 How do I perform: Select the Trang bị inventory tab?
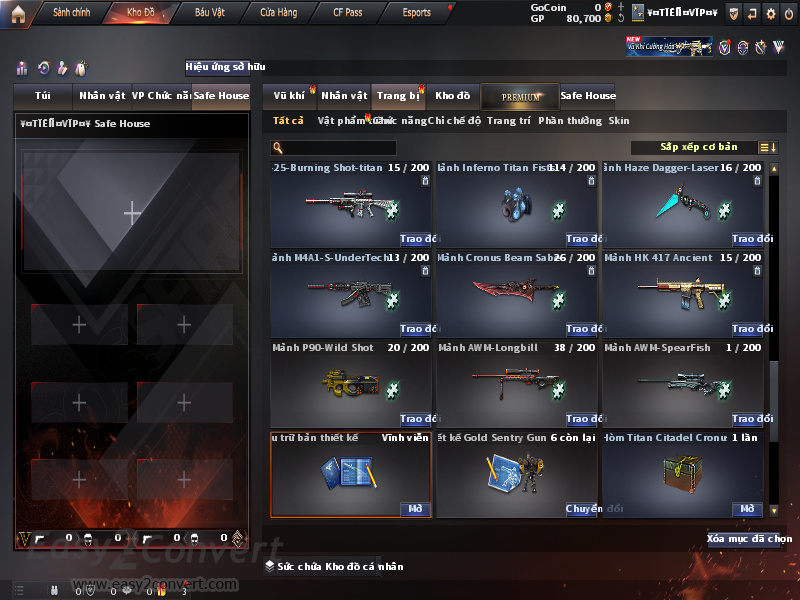398,96
